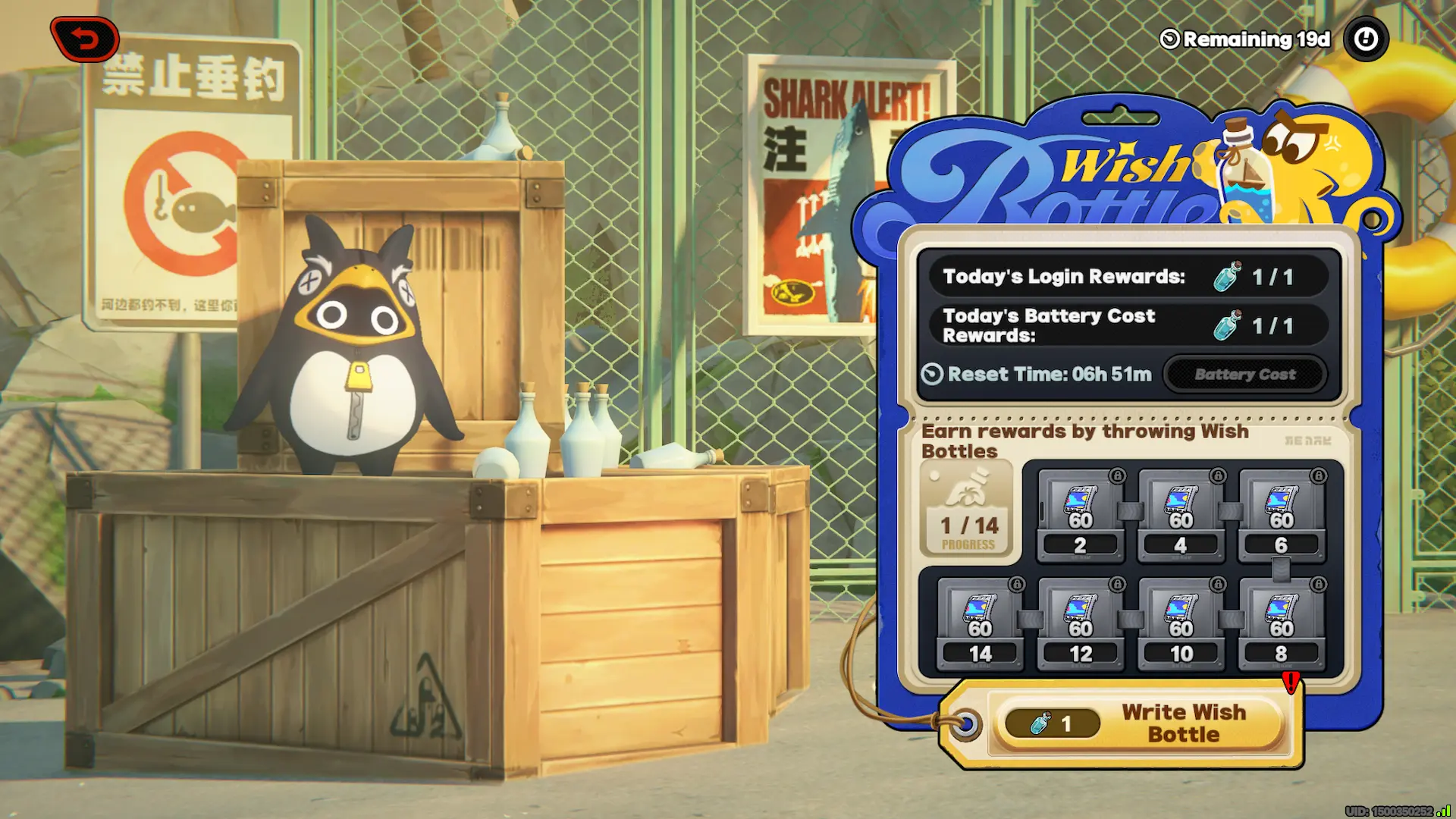1456x819 pixels.
Task: Click the red back arrow button
Action: (85, 39)
